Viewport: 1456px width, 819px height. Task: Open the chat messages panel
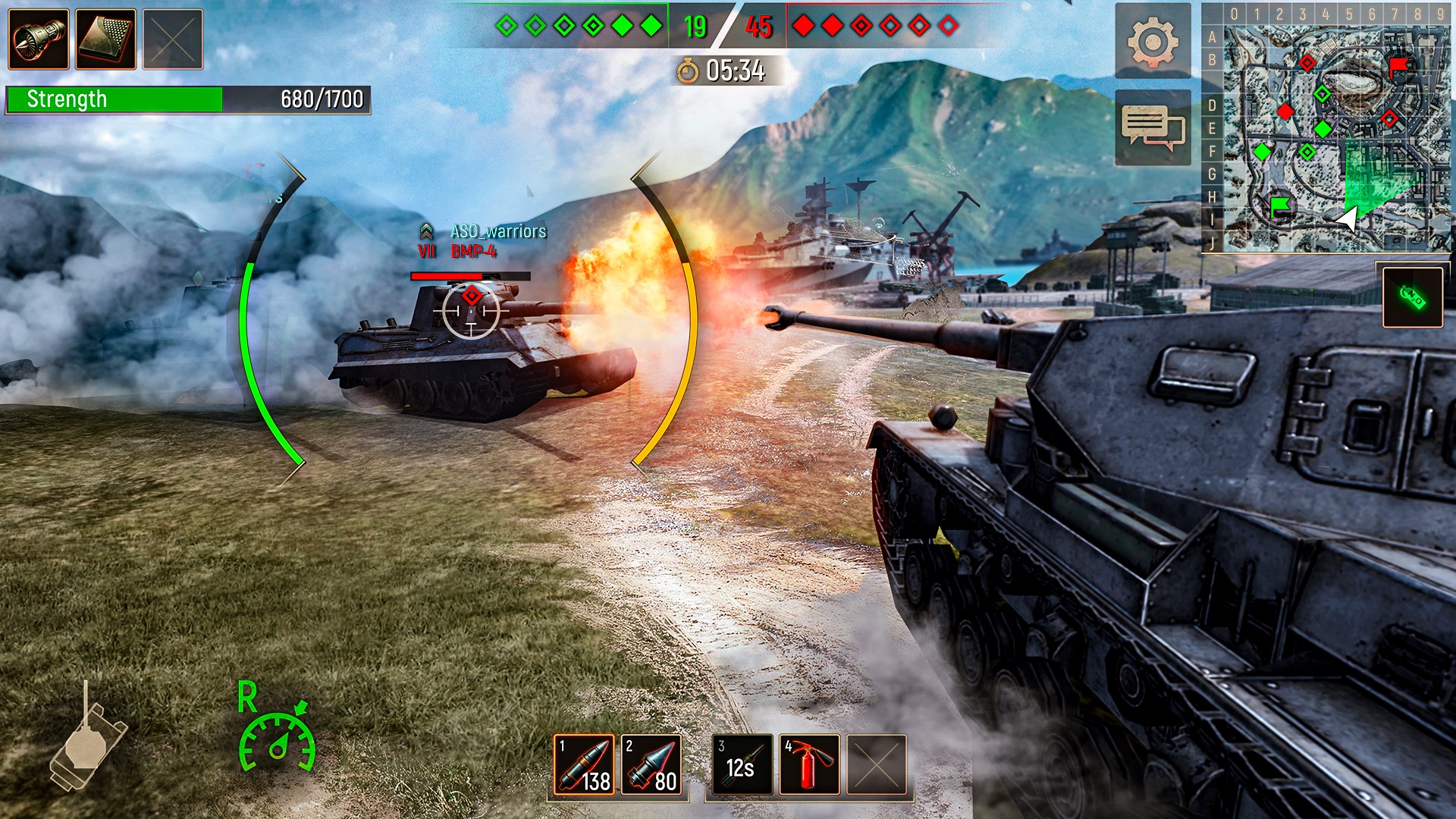coord(1153,127)
